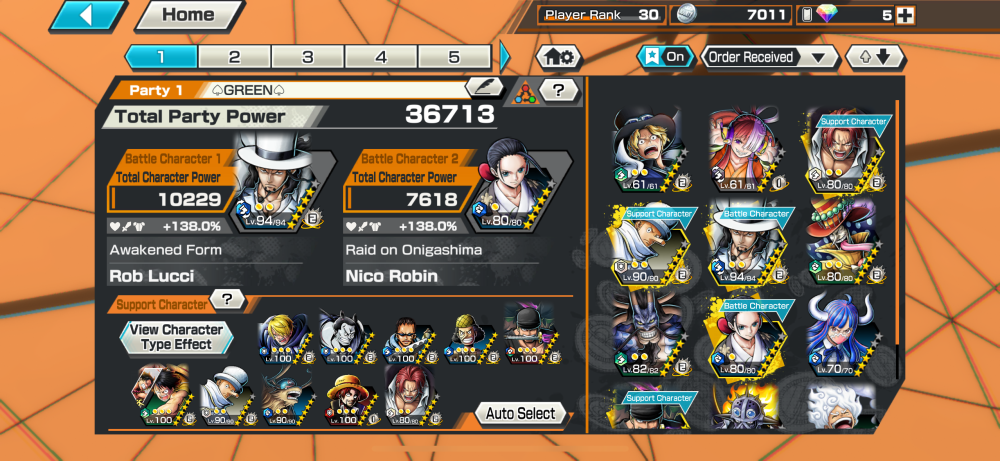Open the Order Received sort dropdown
This screenshot has width=1000, height=461.
point(769,57)
